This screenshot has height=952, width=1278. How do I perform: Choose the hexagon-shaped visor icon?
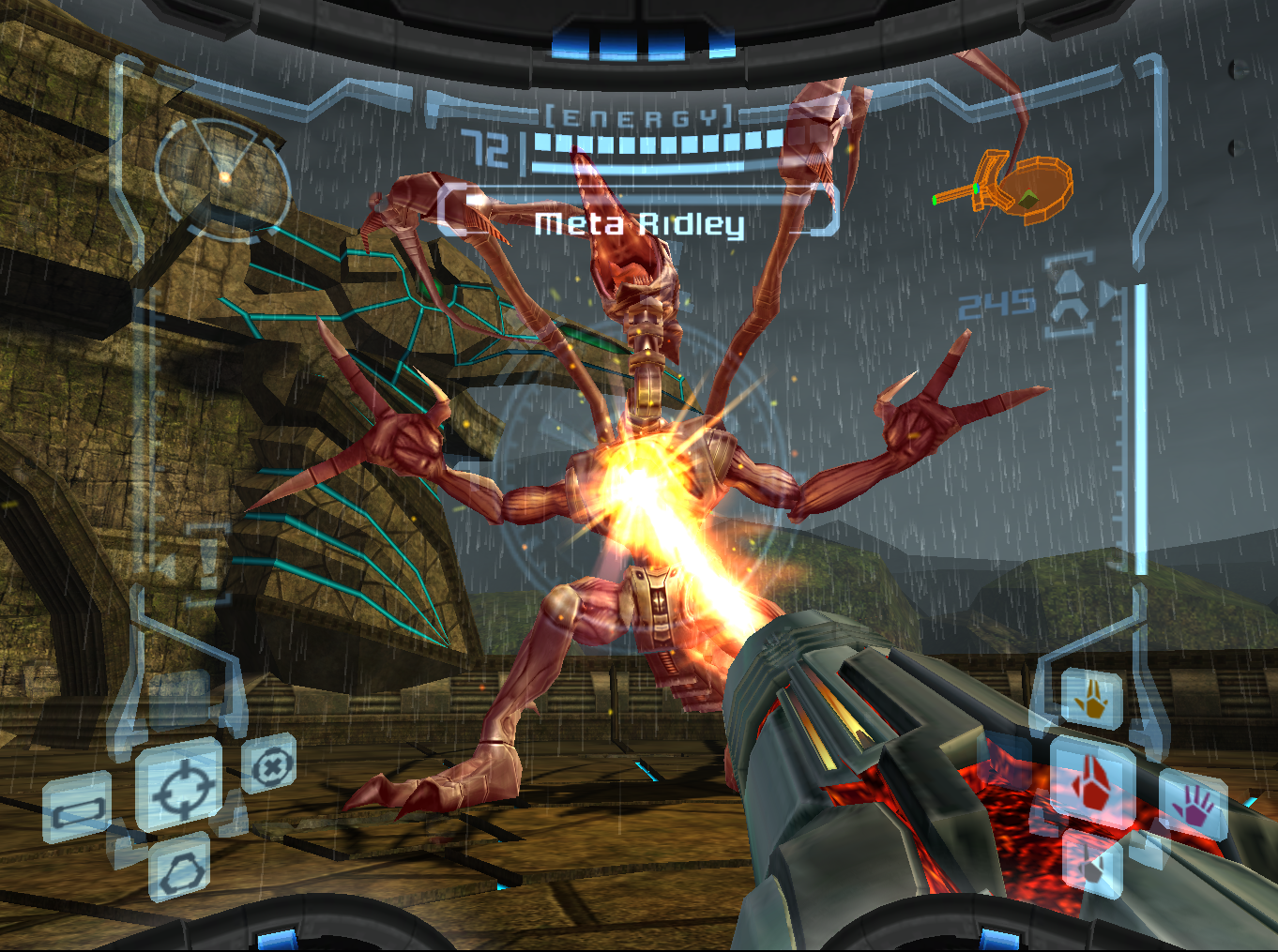180,870
